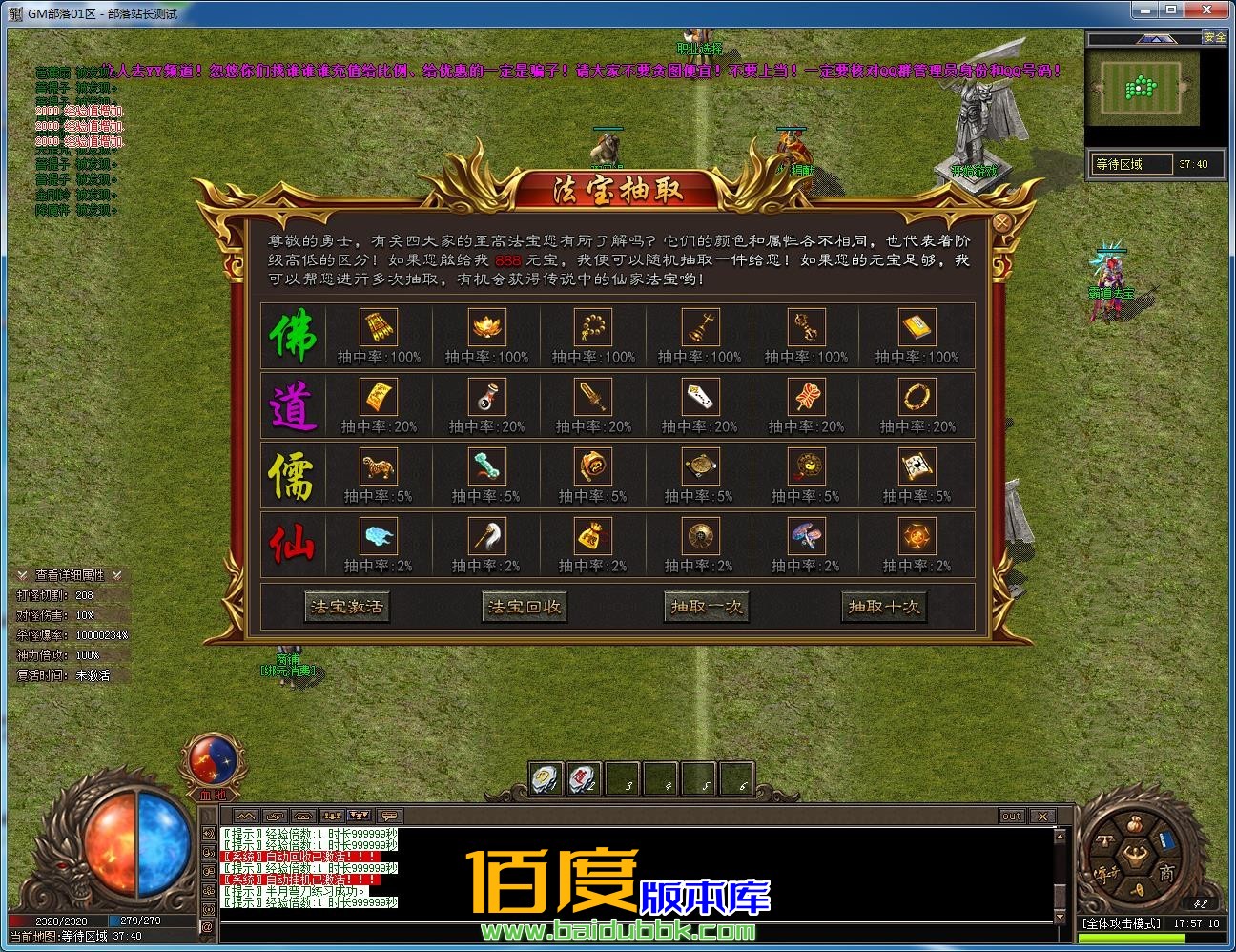
Task: Select the jade key icon in the 儒 row
Action: pos(486,467)
